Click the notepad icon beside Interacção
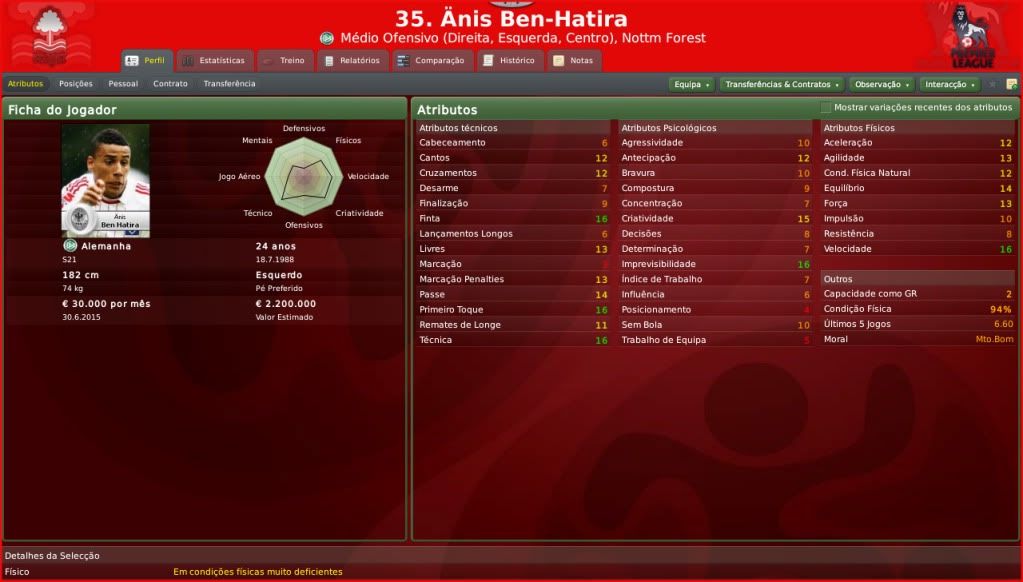 point(1011,85)
